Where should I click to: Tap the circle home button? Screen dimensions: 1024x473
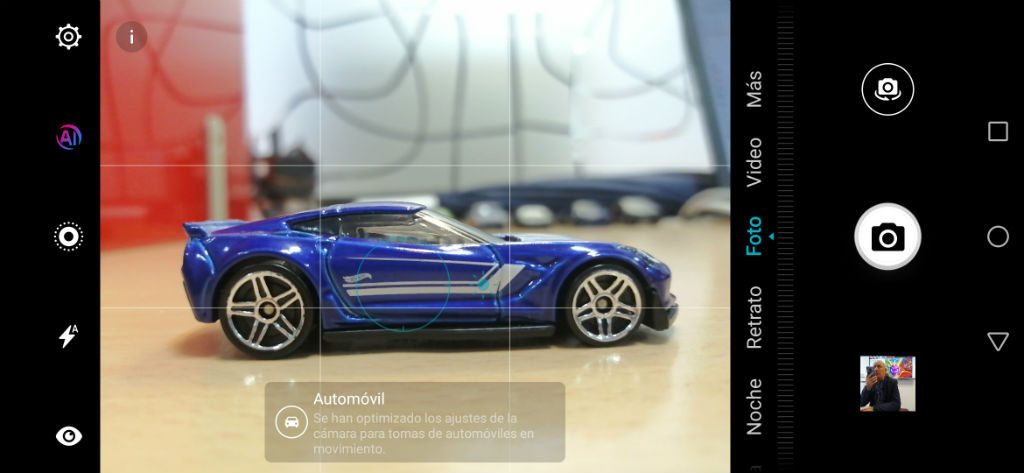(997, 237)
